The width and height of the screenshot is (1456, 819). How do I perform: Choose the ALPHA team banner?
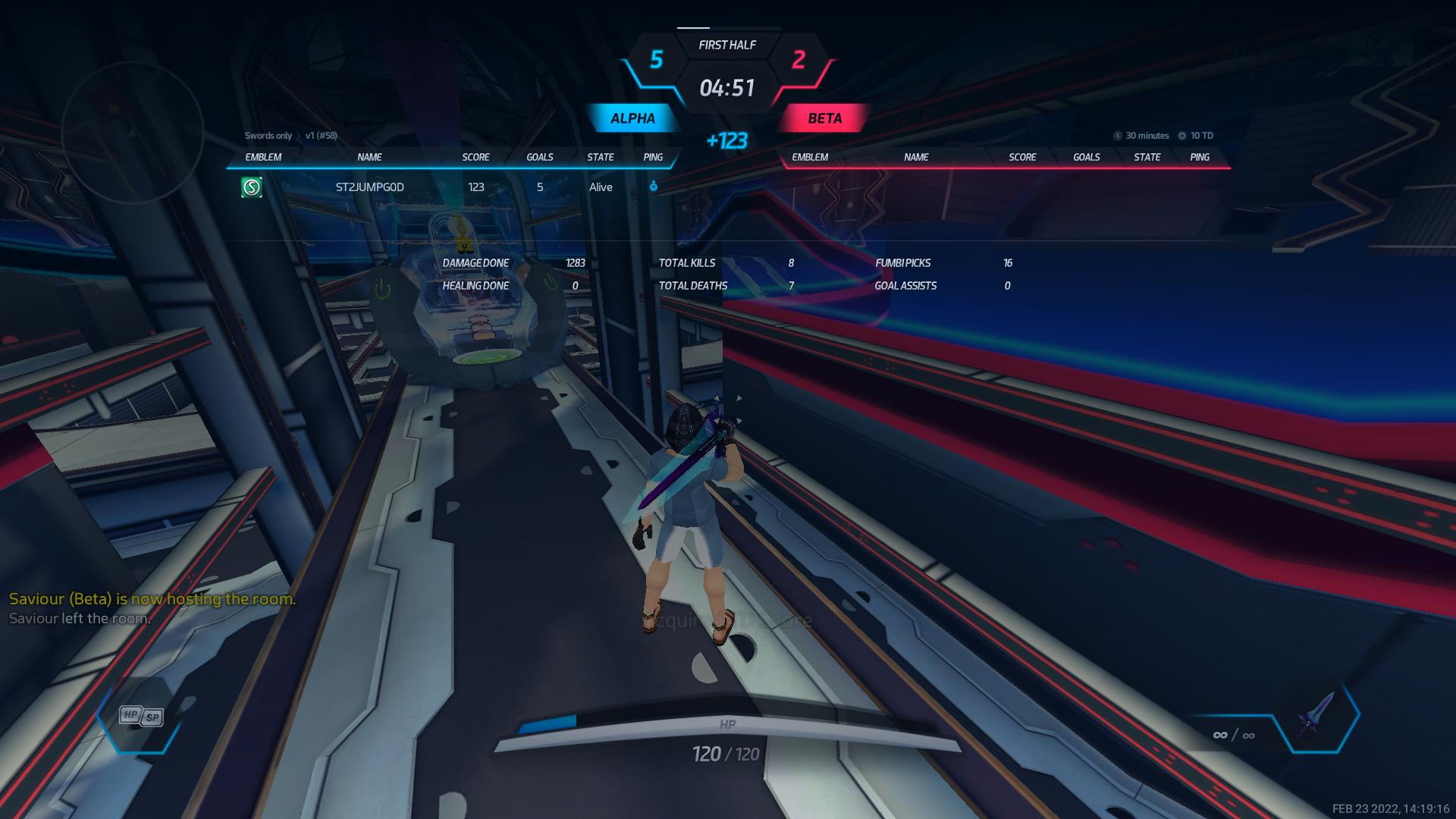coord(632,118)
